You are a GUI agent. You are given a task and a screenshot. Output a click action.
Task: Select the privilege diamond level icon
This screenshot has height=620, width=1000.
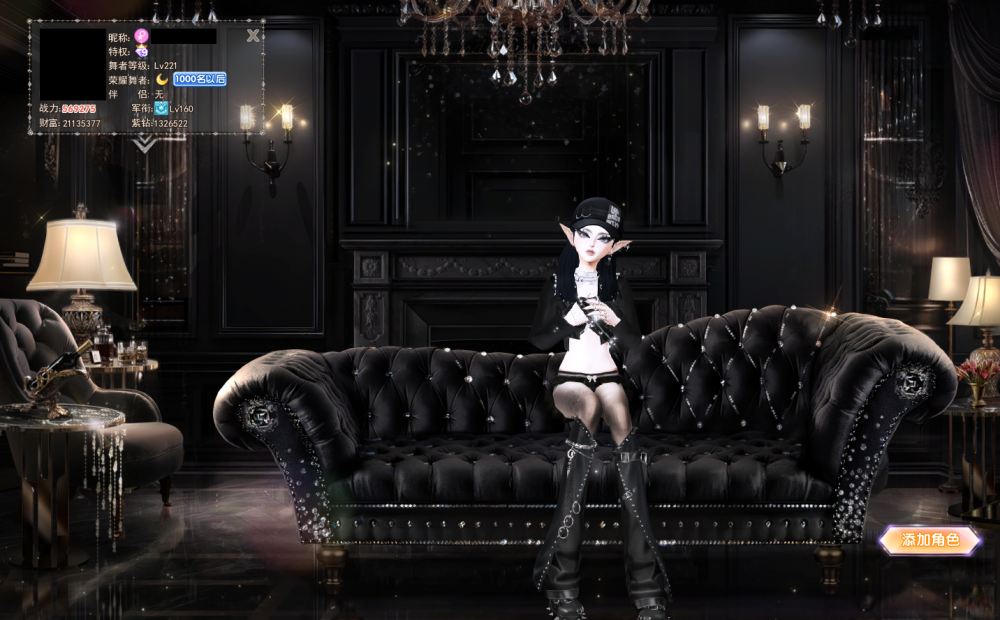[x=142, y=51]
